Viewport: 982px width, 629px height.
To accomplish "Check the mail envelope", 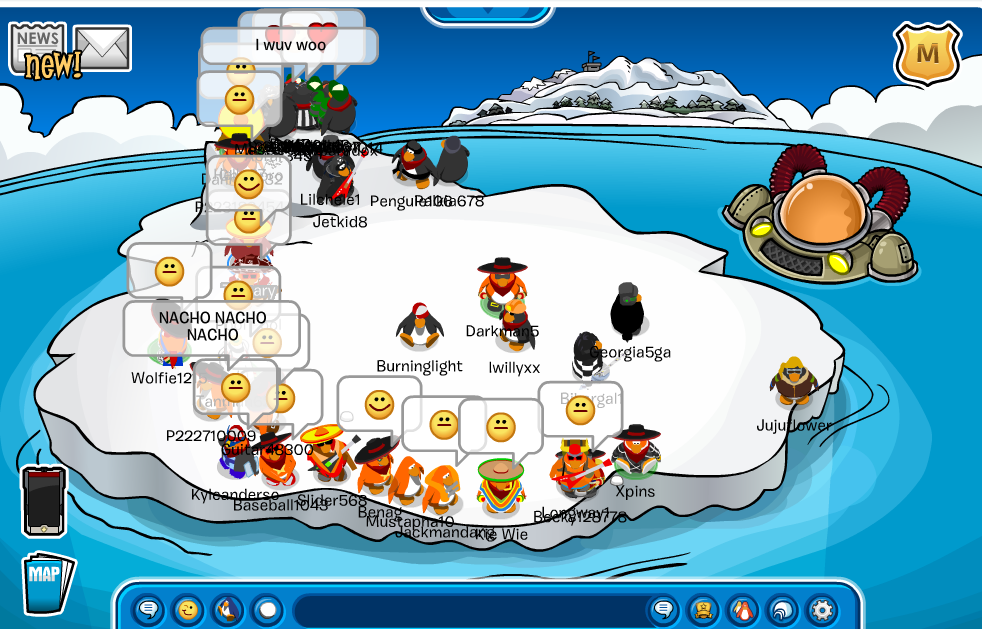I will [x=103, y=48].
